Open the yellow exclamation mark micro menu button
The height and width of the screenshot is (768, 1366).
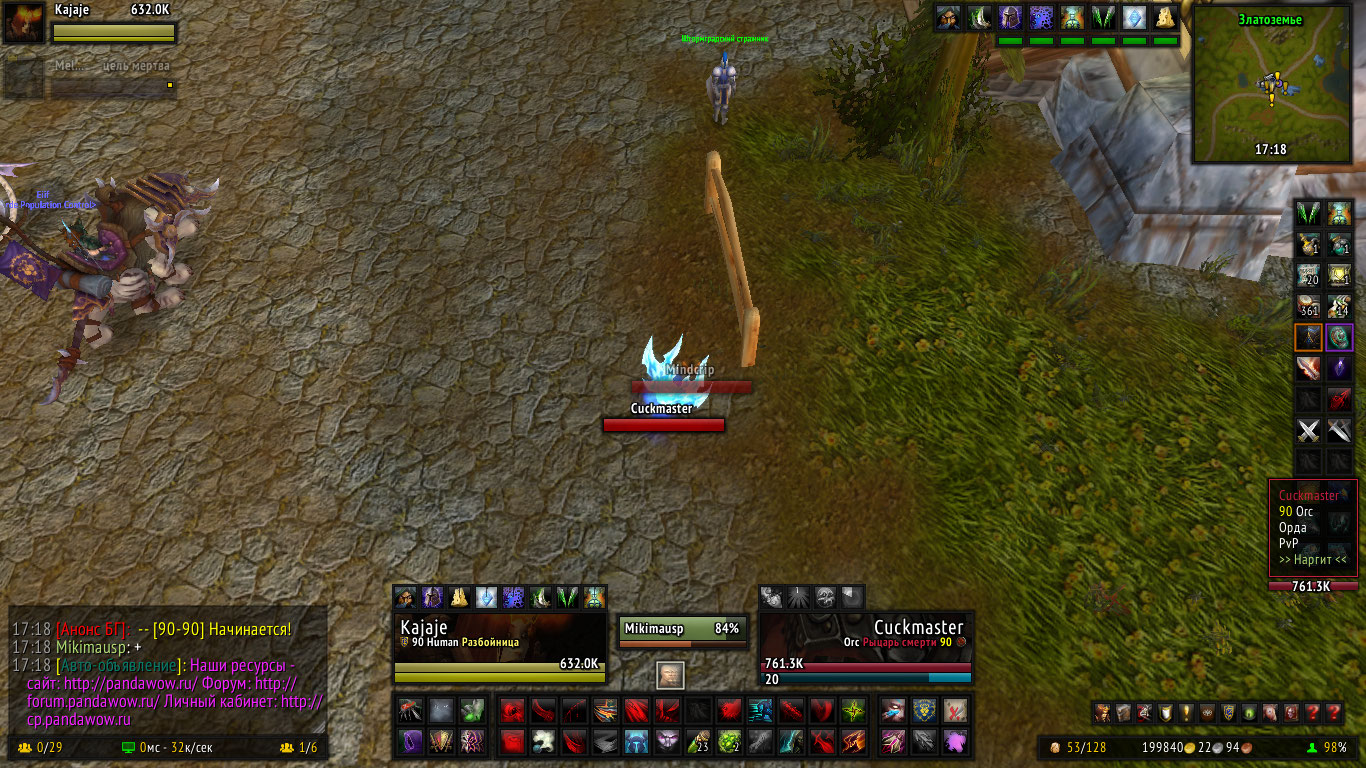(1186, 713)
